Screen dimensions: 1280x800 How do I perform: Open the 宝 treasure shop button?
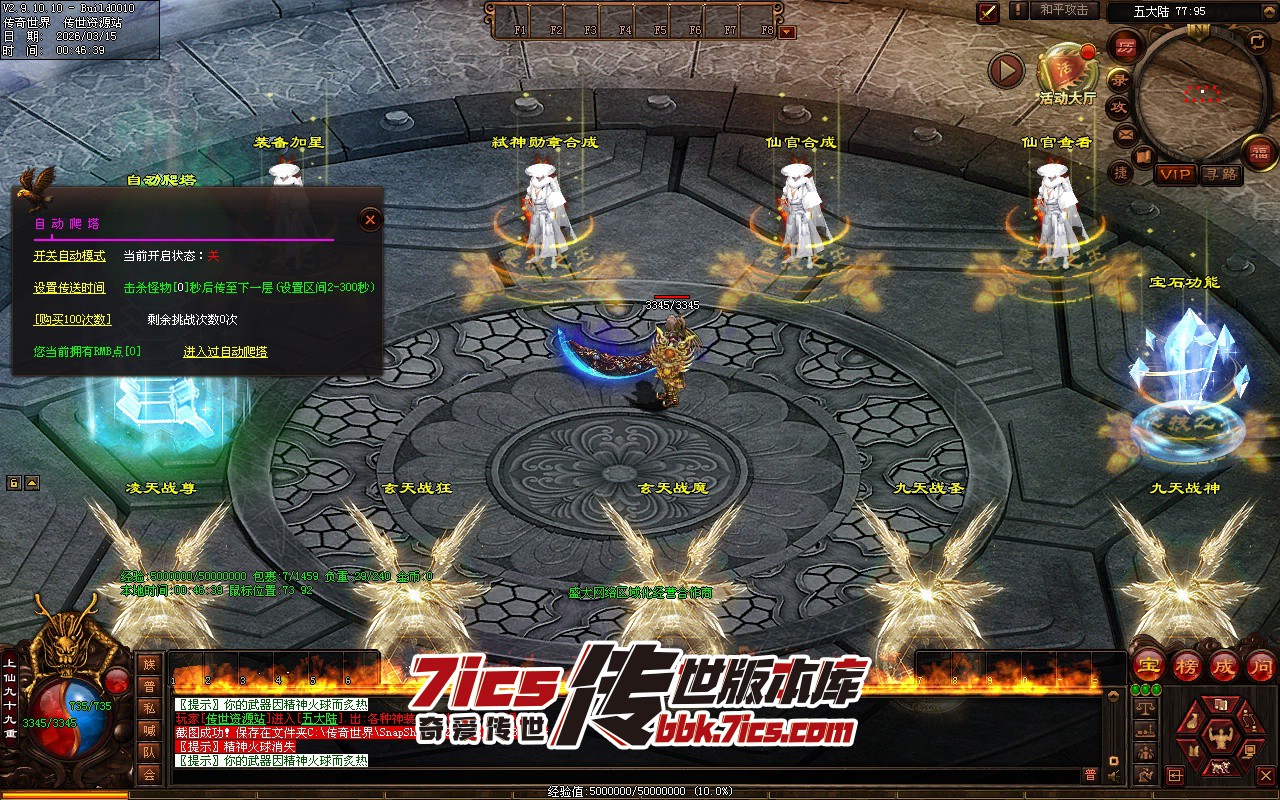click(1147, 665)
